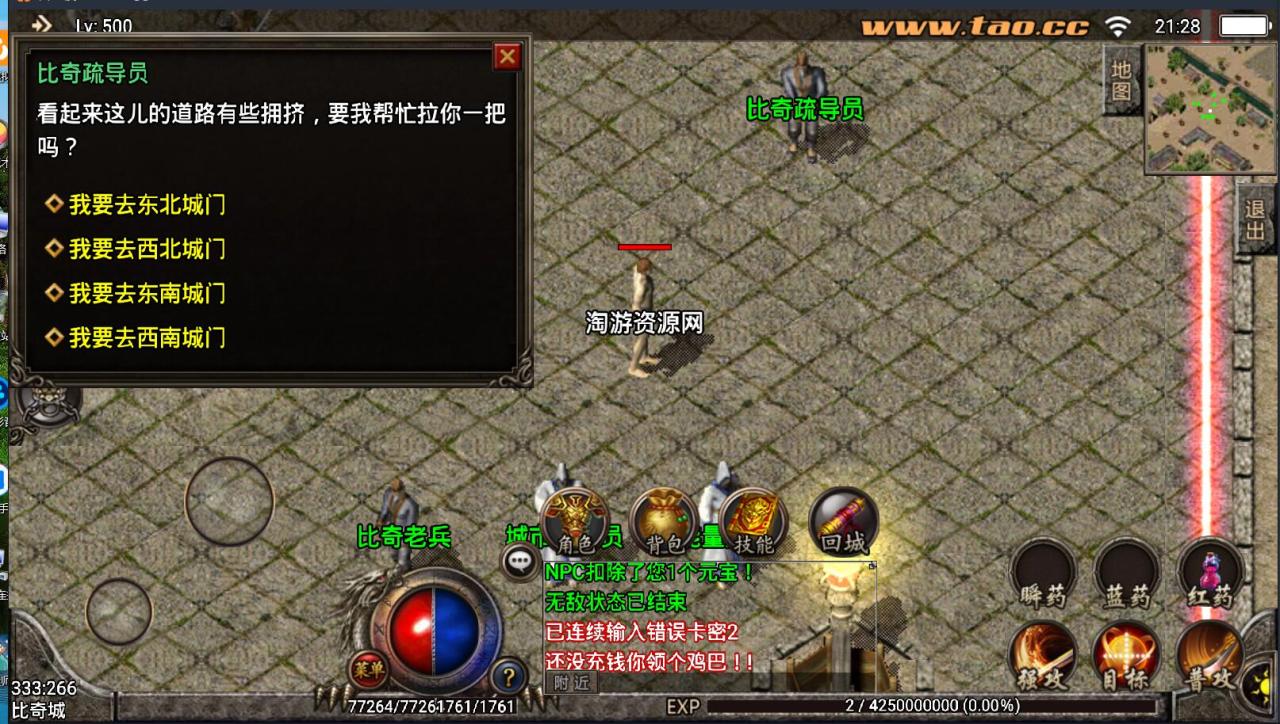Screen dimensions: 1280x724
Task: Open the 地图 minimap panel
Action: 1122,82
